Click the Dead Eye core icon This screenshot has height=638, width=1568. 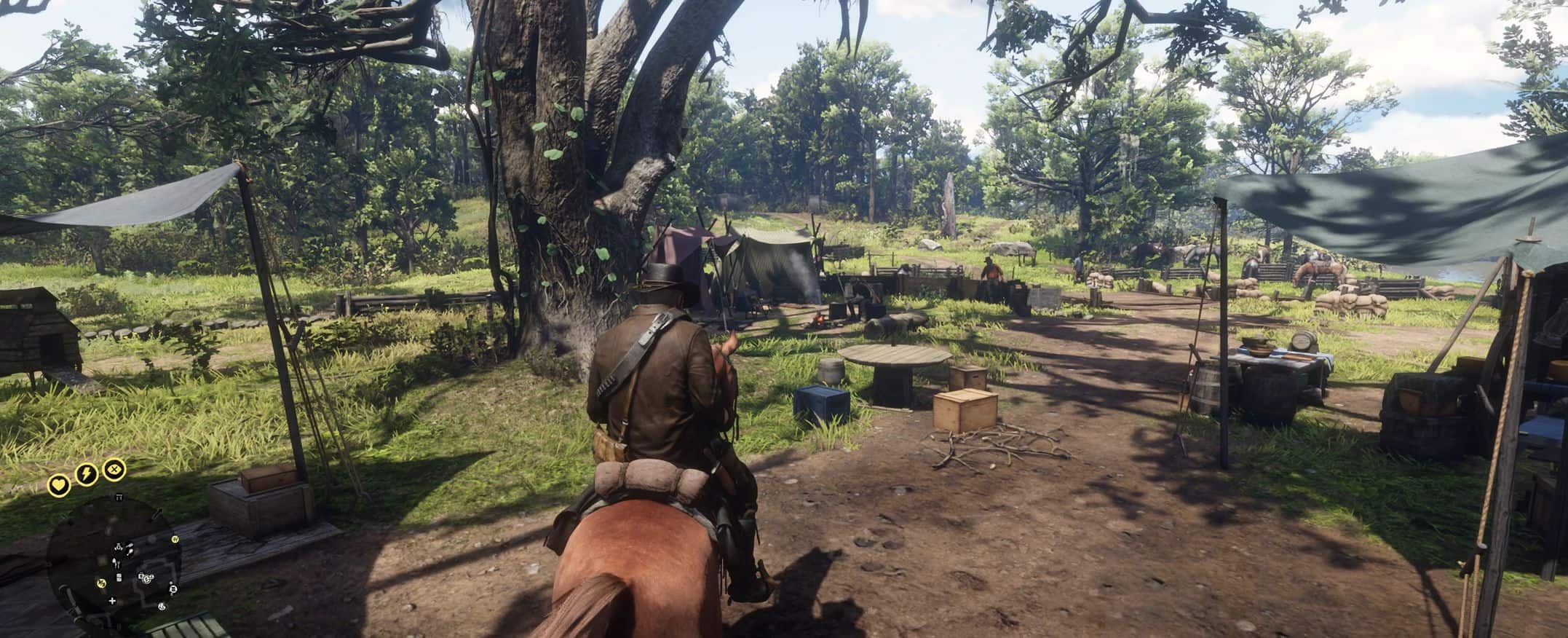[x=114, y=469]
